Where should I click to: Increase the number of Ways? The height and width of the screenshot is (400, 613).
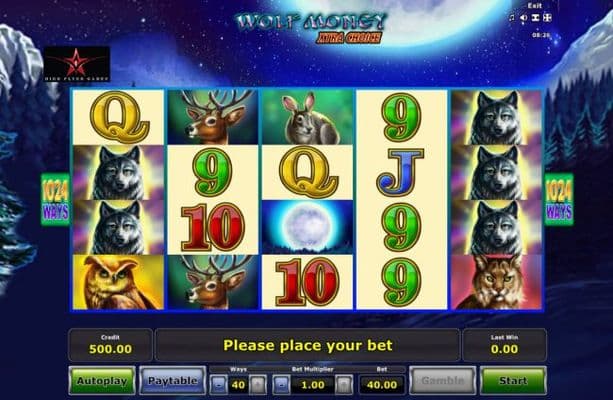tap(258, 384)
